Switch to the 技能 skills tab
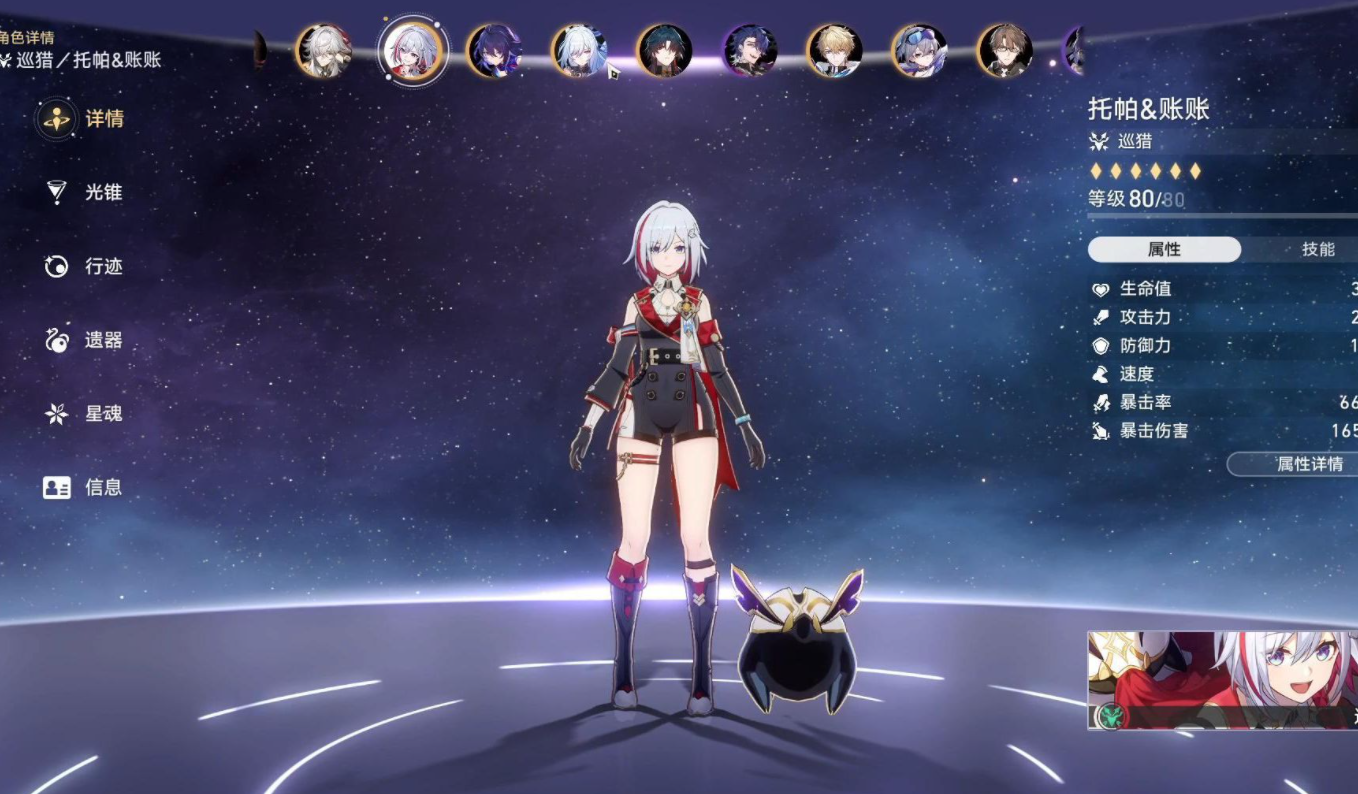 (x=1317, y=249)
